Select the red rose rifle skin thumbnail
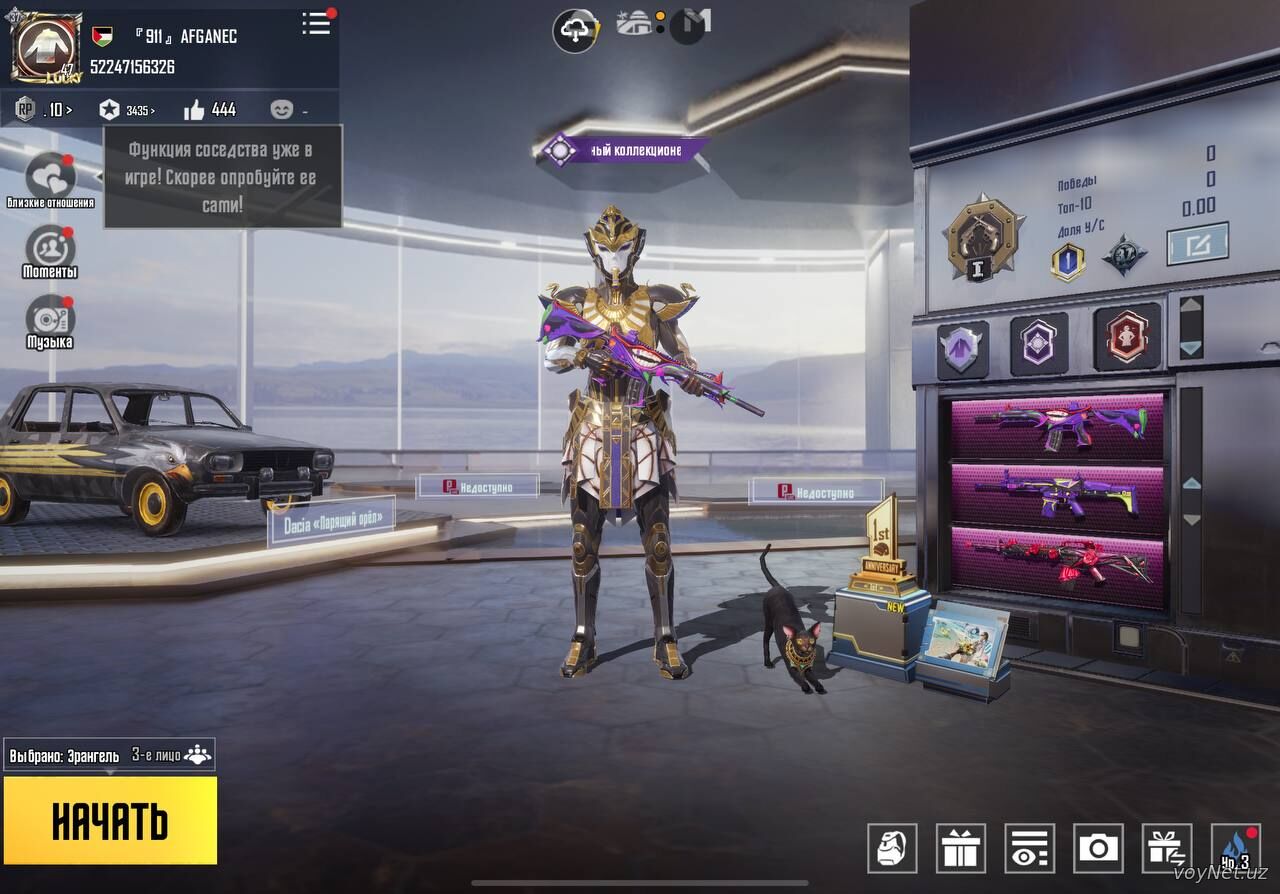 1059,566
